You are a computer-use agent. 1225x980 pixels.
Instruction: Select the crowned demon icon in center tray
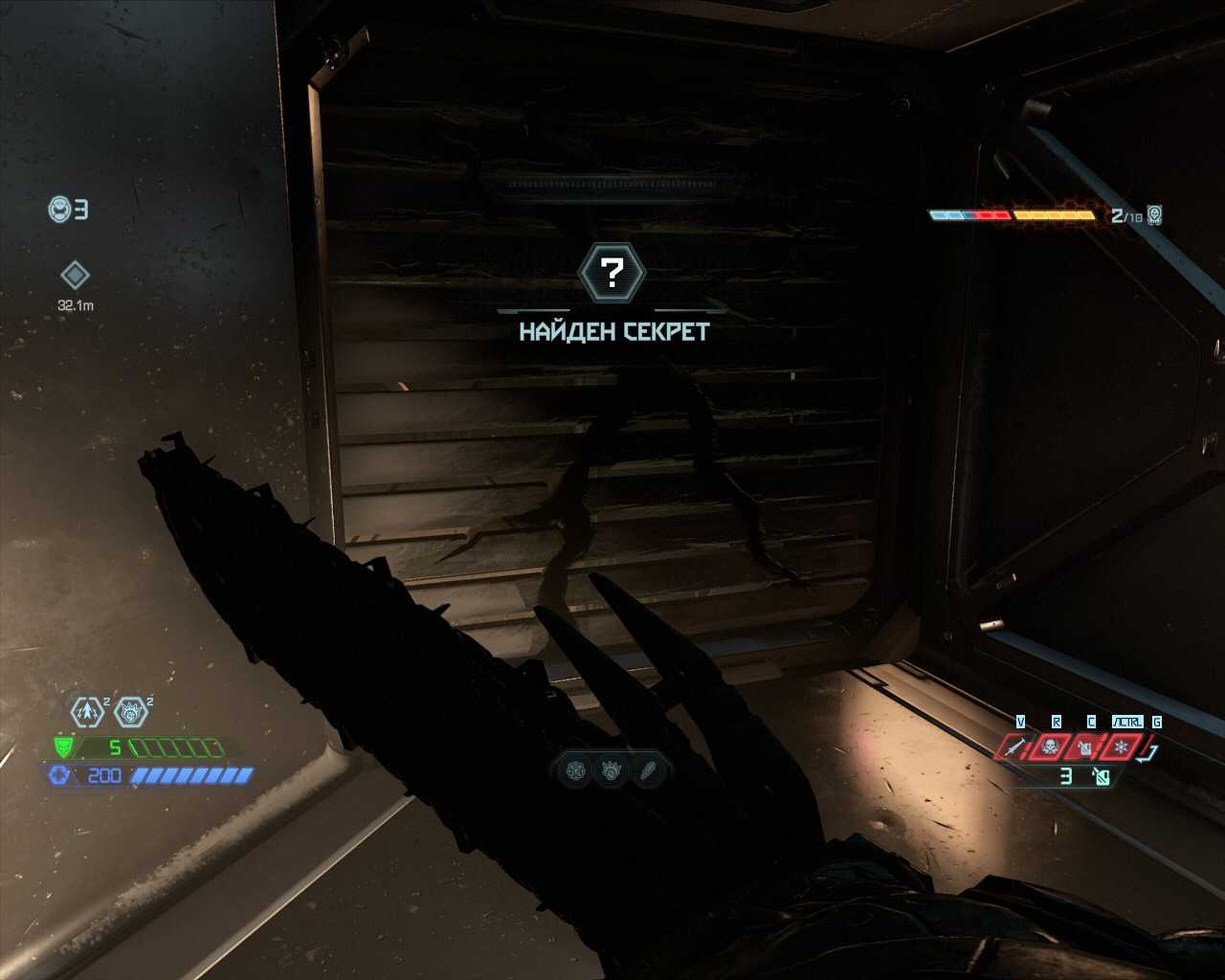(x=612, y=770)
